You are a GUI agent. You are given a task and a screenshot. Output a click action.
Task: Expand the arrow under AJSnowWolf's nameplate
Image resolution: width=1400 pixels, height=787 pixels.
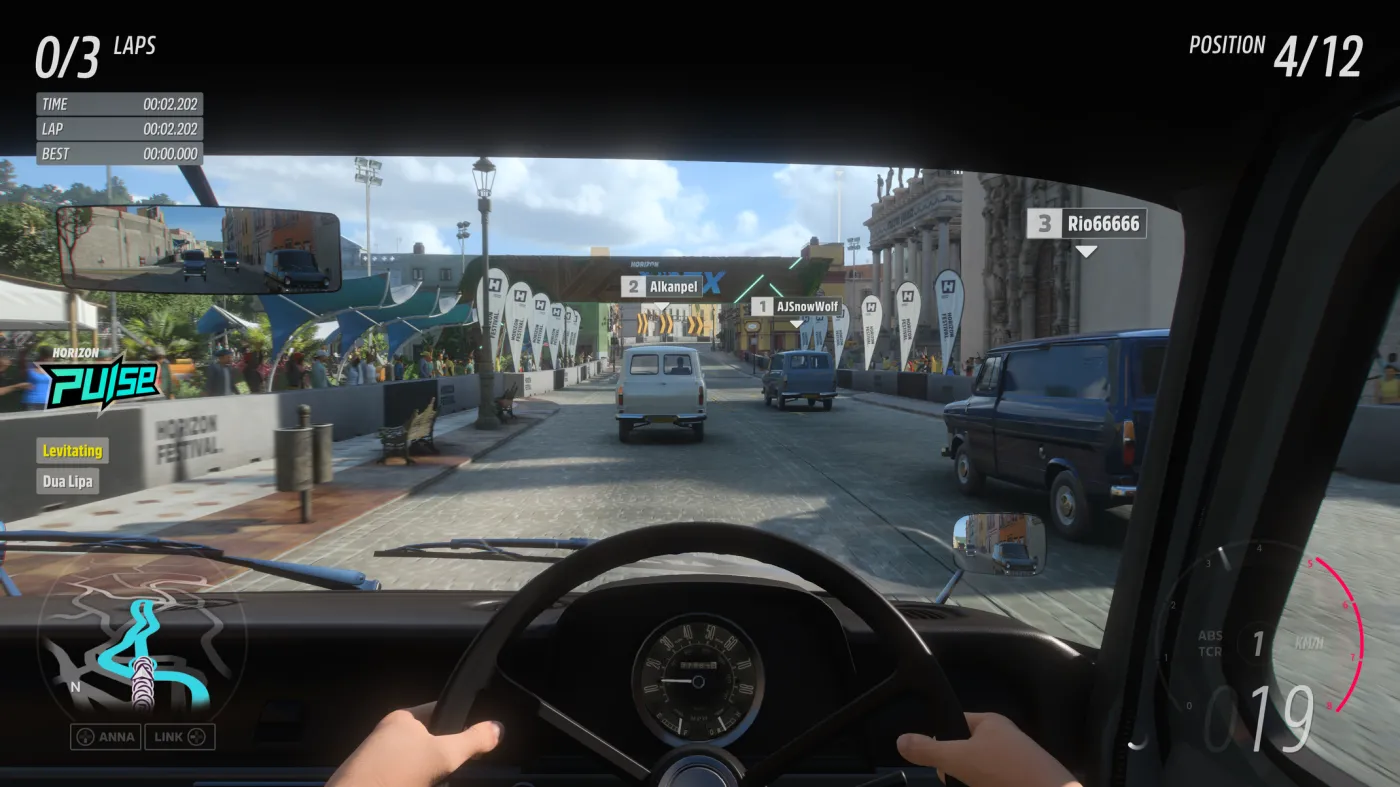[x=796, y=323]
